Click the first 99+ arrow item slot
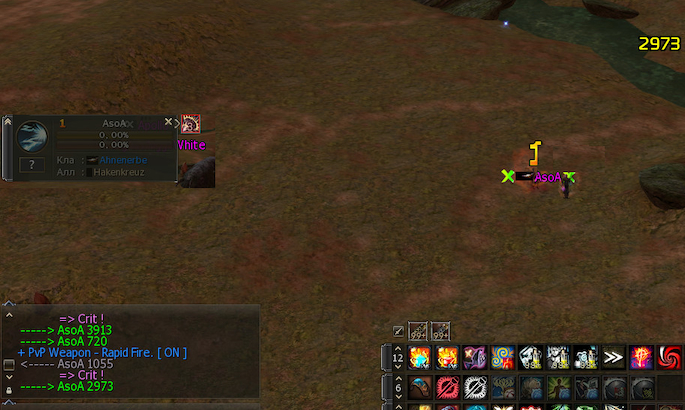The height and width of the screenshot is (410, 685). tap(417, 331)
